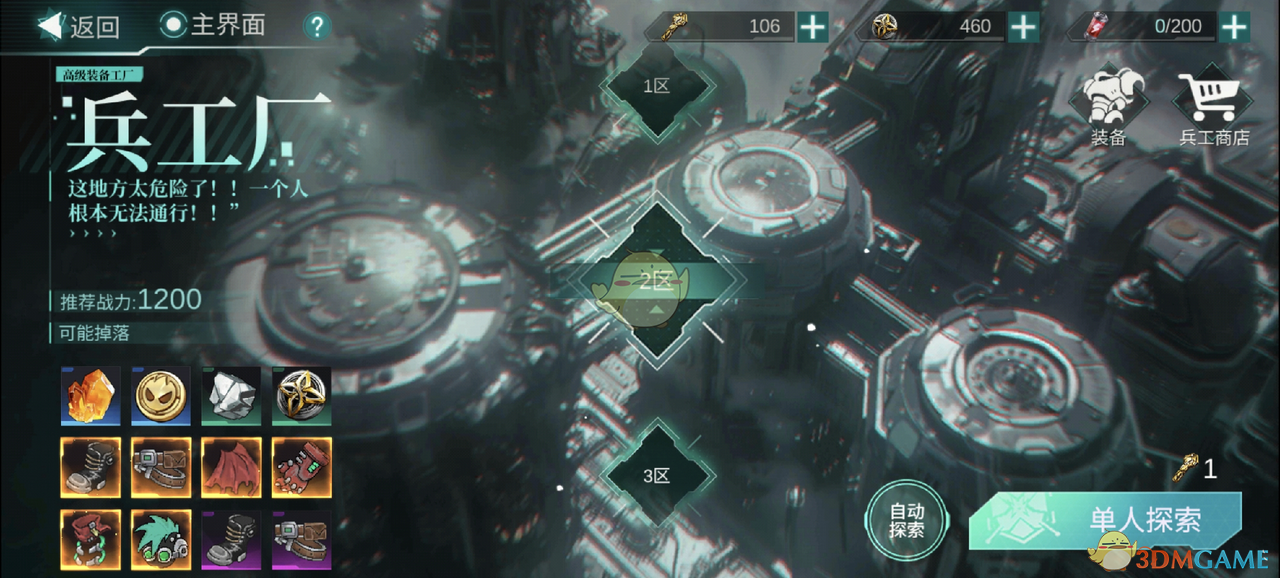Add more golden key currency
This screenshot has width=1280, height=578.
pyautogui.click(x=813, y=26)
